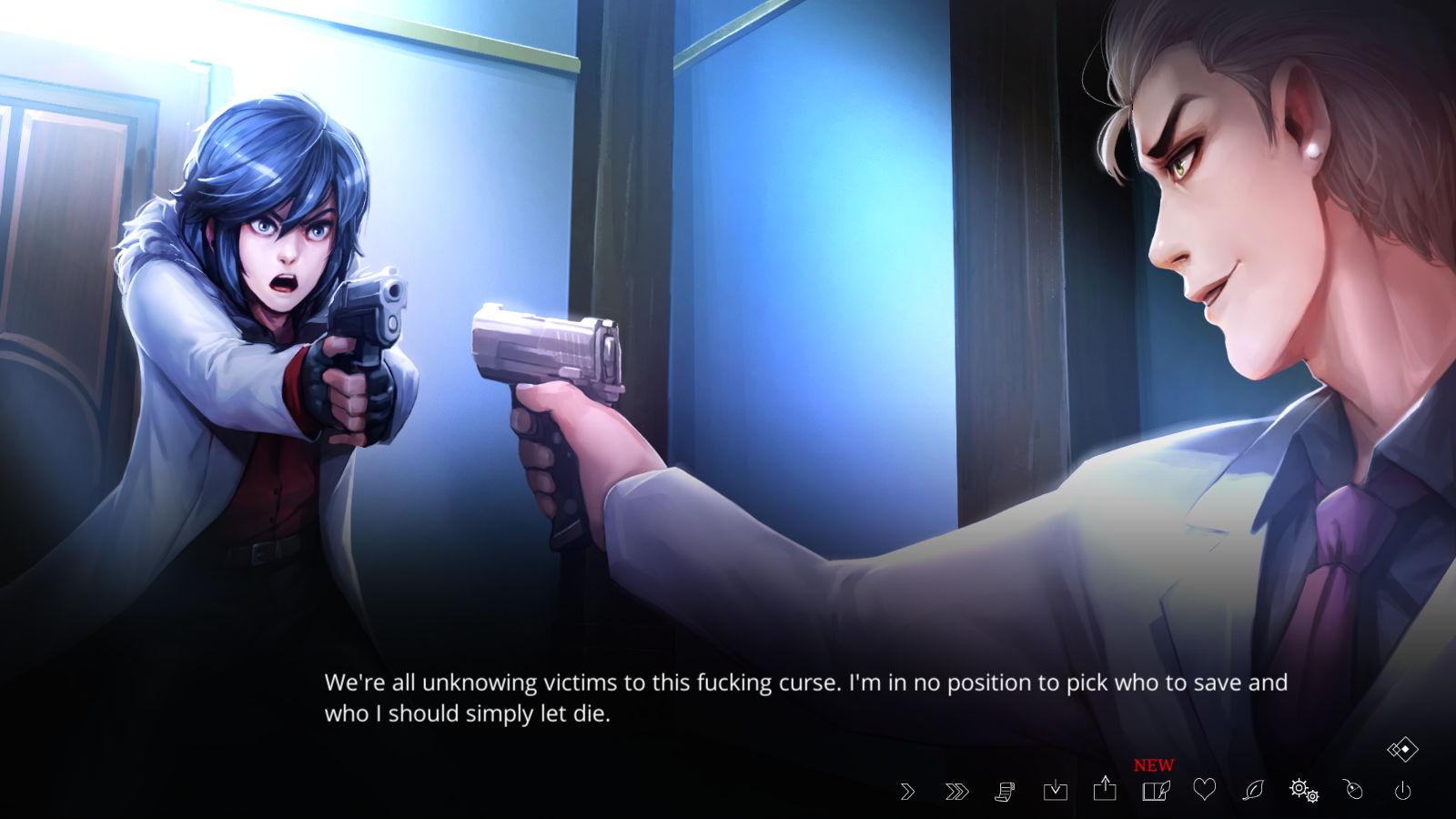Activate the double-arrow skip icon

tap(956, 792)
